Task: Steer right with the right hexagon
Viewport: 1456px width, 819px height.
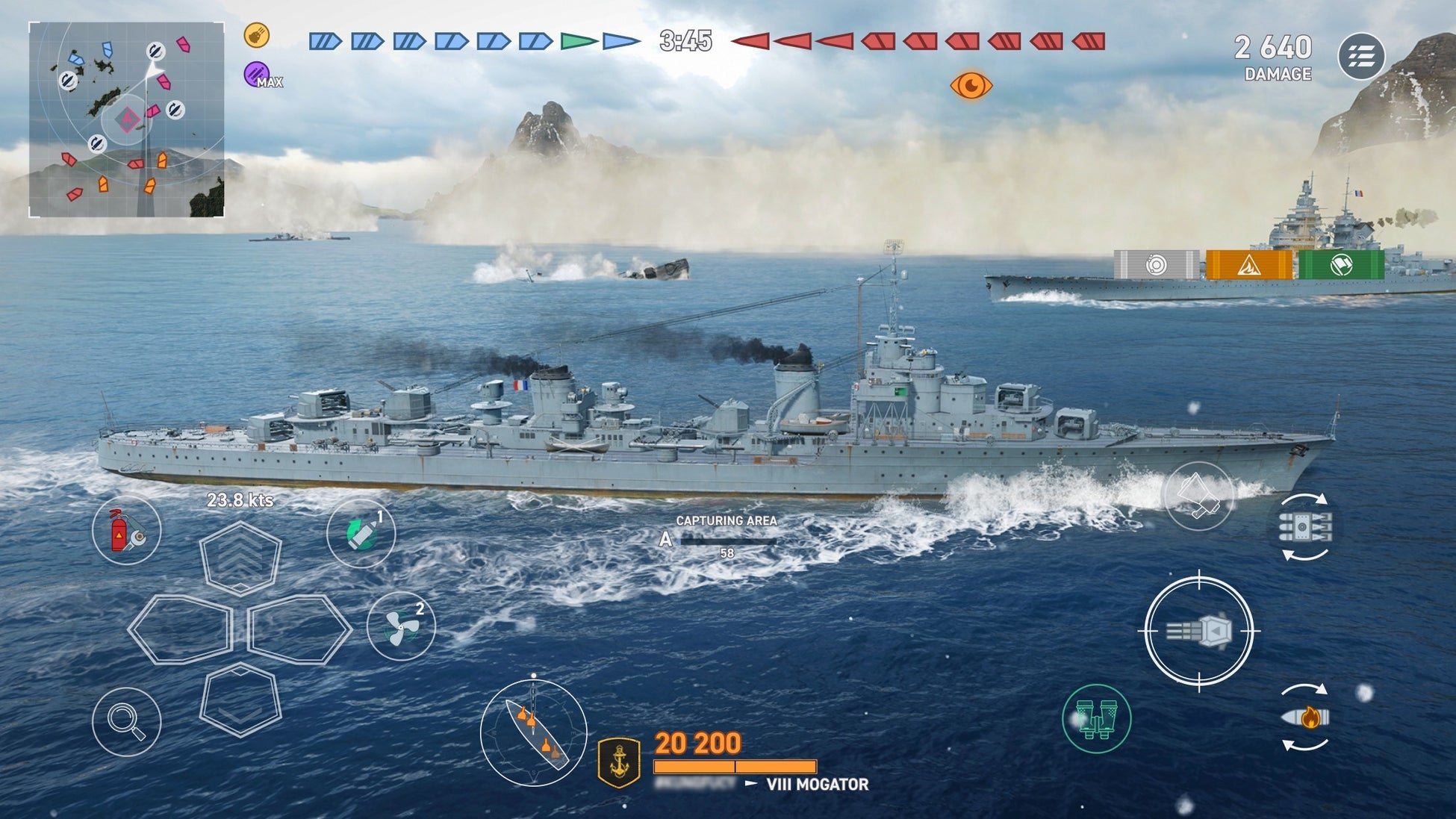Action: (x=299, y=629)
